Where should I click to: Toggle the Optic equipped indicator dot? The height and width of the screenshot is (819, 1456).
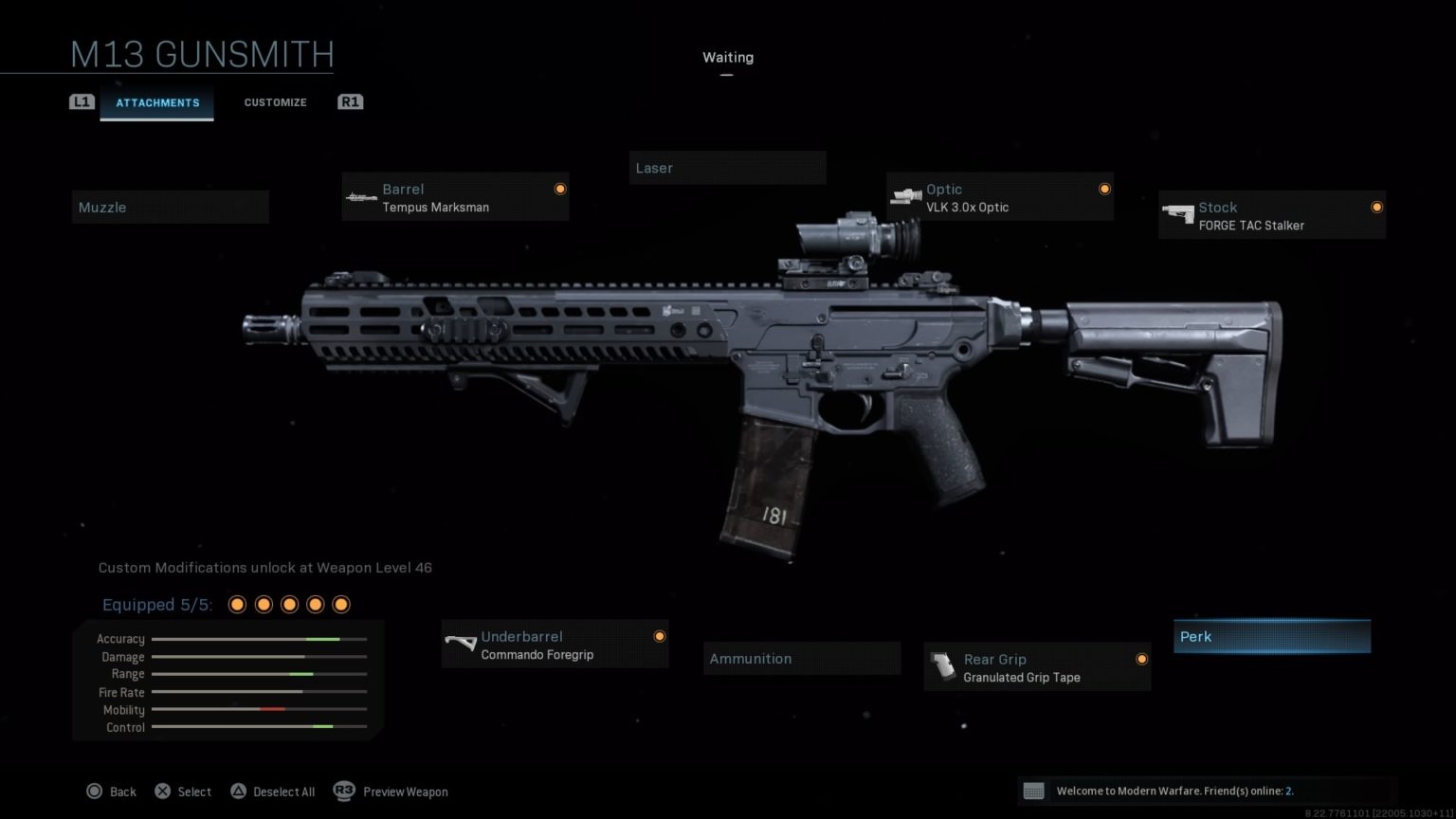pyautogui.click(x=1104, y=188)
